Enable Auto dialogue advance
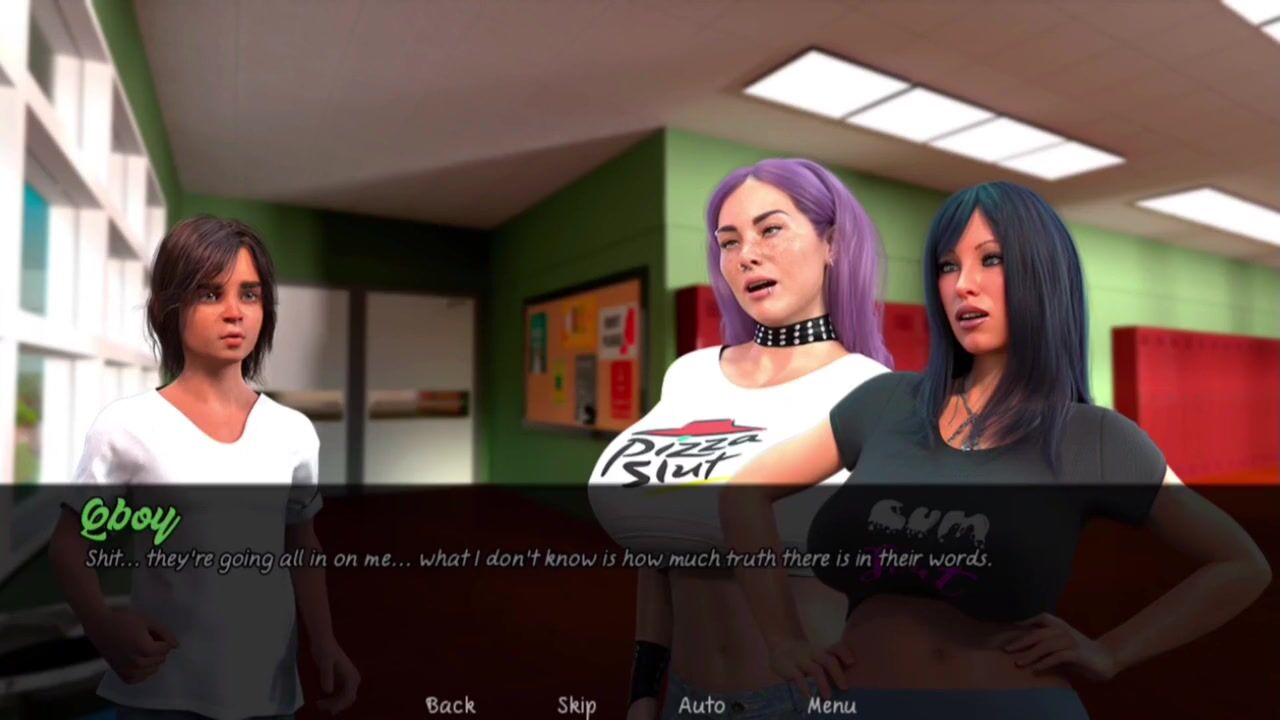1280x720 pixels. coord(701,705)
